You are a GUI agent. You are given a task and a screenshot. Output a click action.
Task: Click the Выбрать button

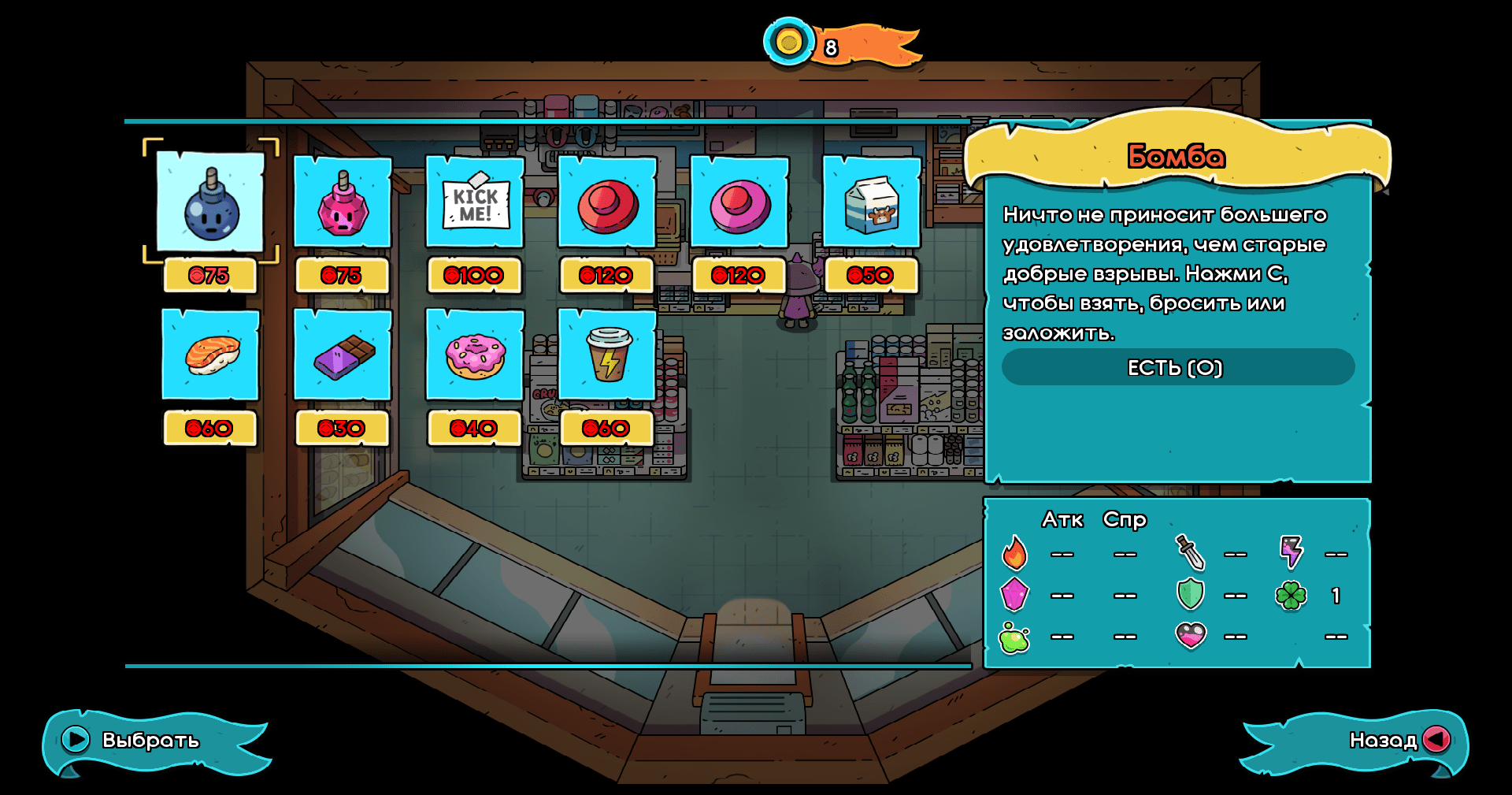click(x=134, y=741)
